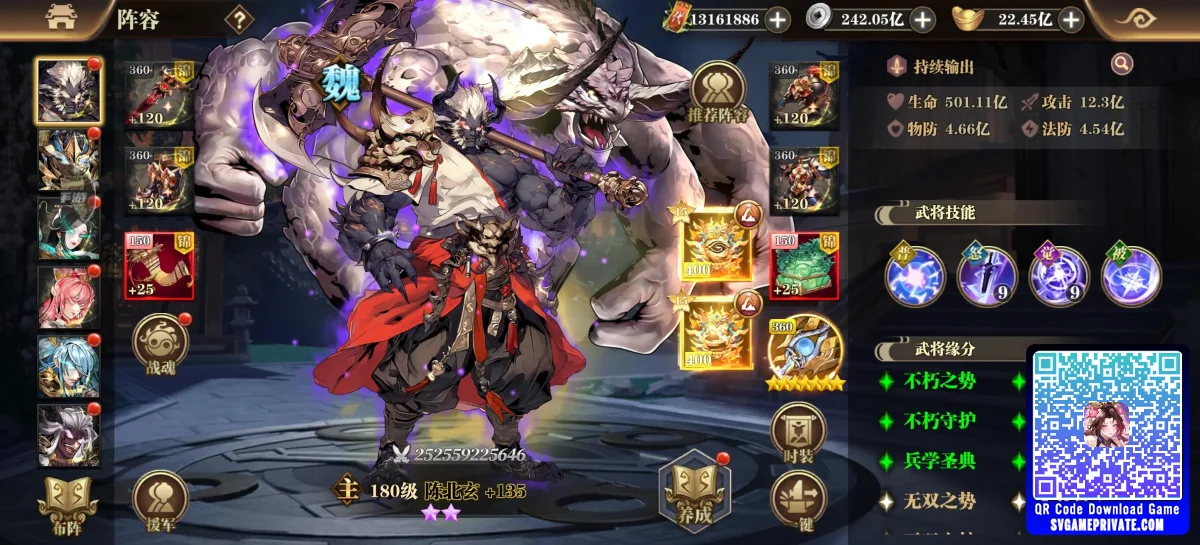
Task: Open the 推荐阵容 recommended lineup button
Action: [x=717, y=92]
